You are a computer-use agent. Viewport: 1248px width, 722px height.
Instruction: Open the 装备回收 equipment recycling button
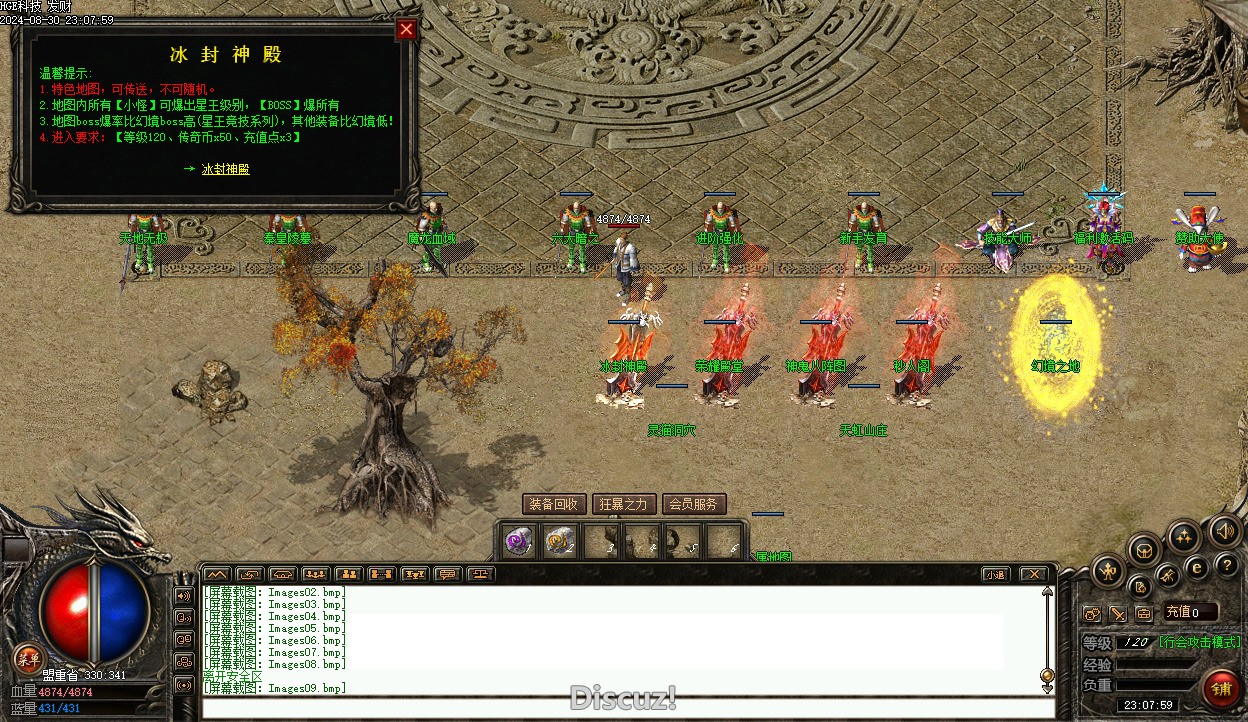[554, 504]
